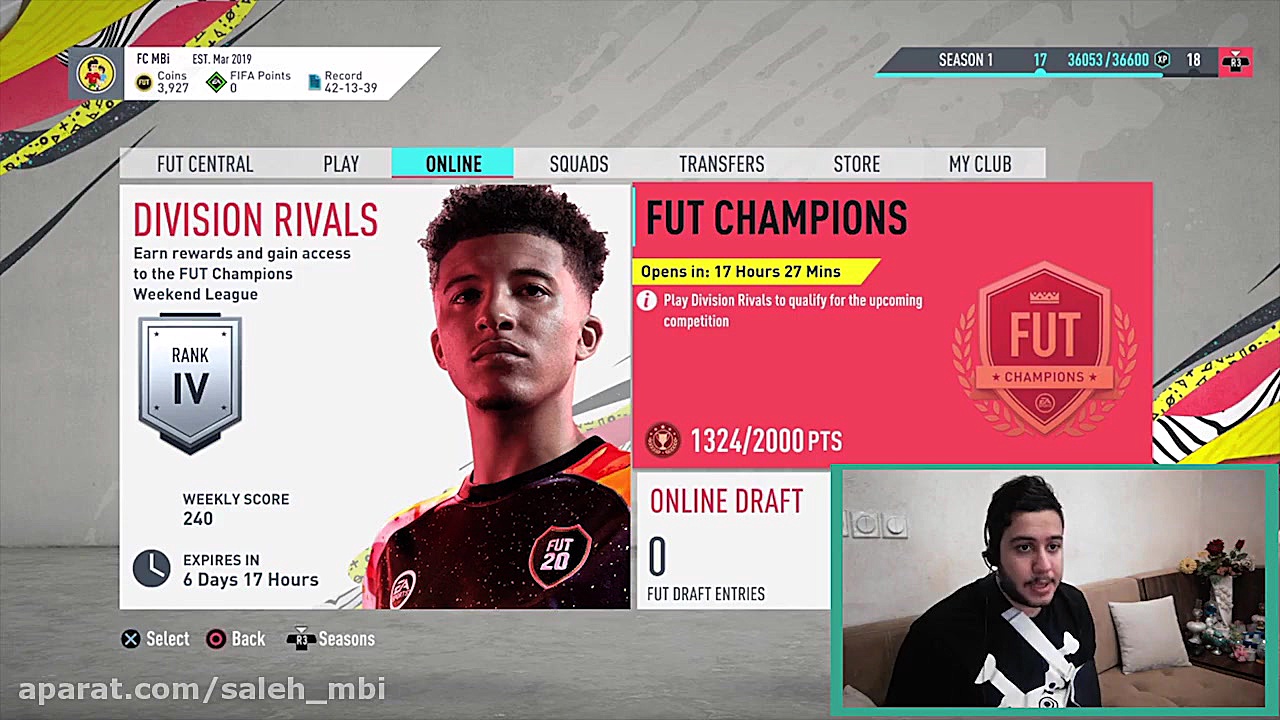Click the FC MBi club crest
Screen dimensions: 1280x720
[x=96, y=74]
